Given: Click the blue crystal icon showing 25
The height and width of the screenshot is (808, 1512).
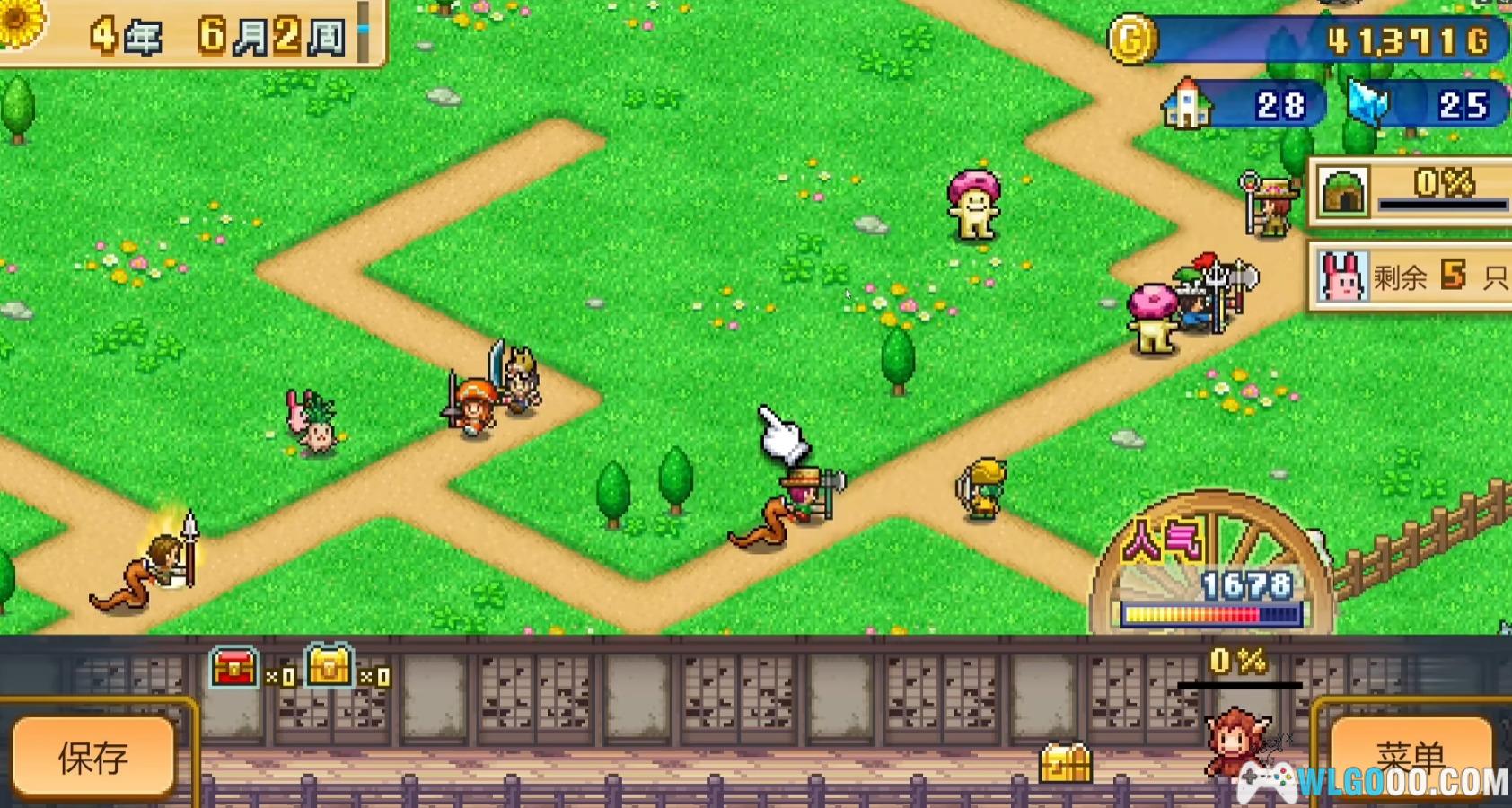Looking at the screenshot, I should [x=1367, y=103].
